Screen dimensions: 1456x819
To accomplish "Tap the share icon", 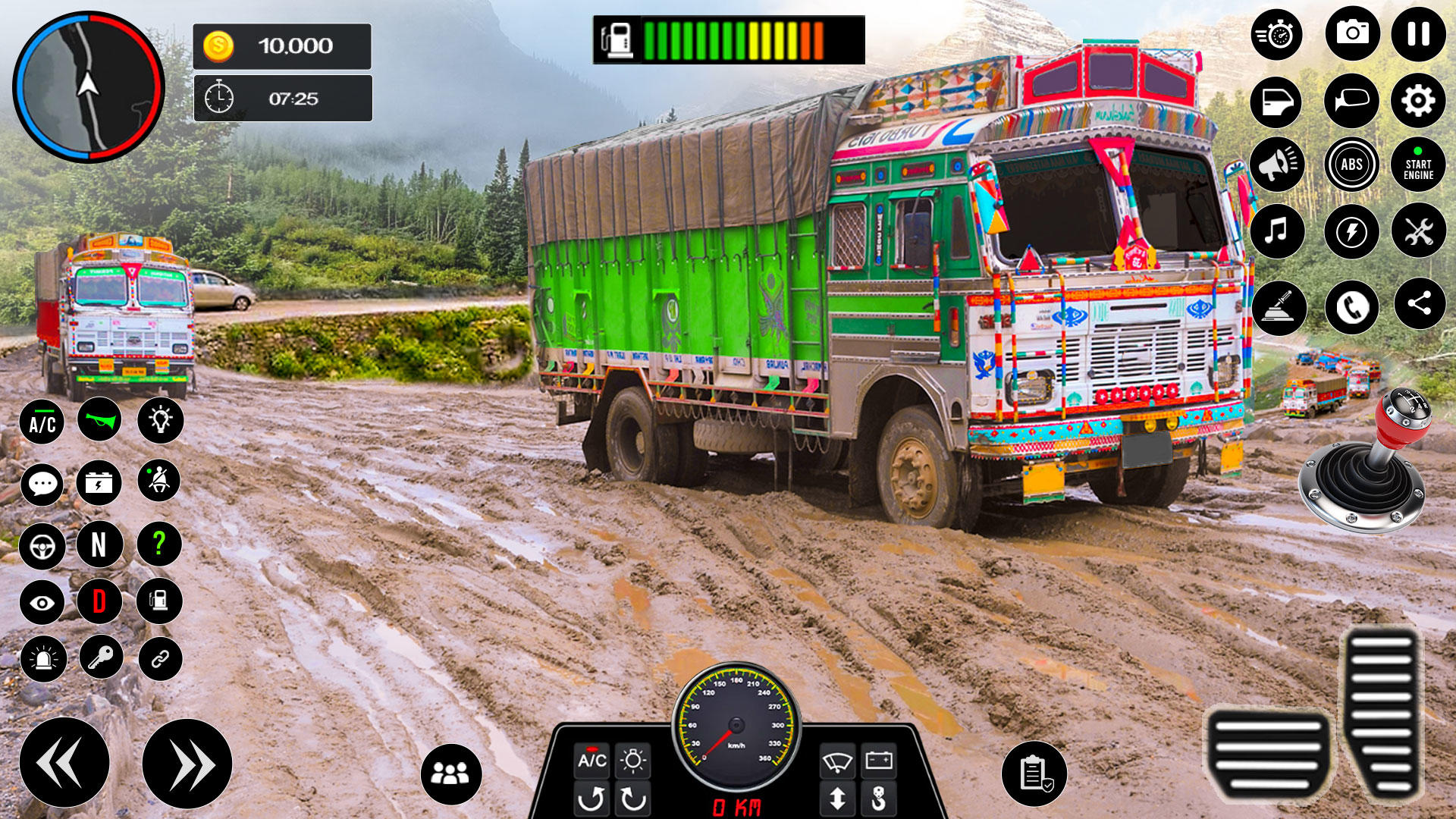I will [1419, 304].
